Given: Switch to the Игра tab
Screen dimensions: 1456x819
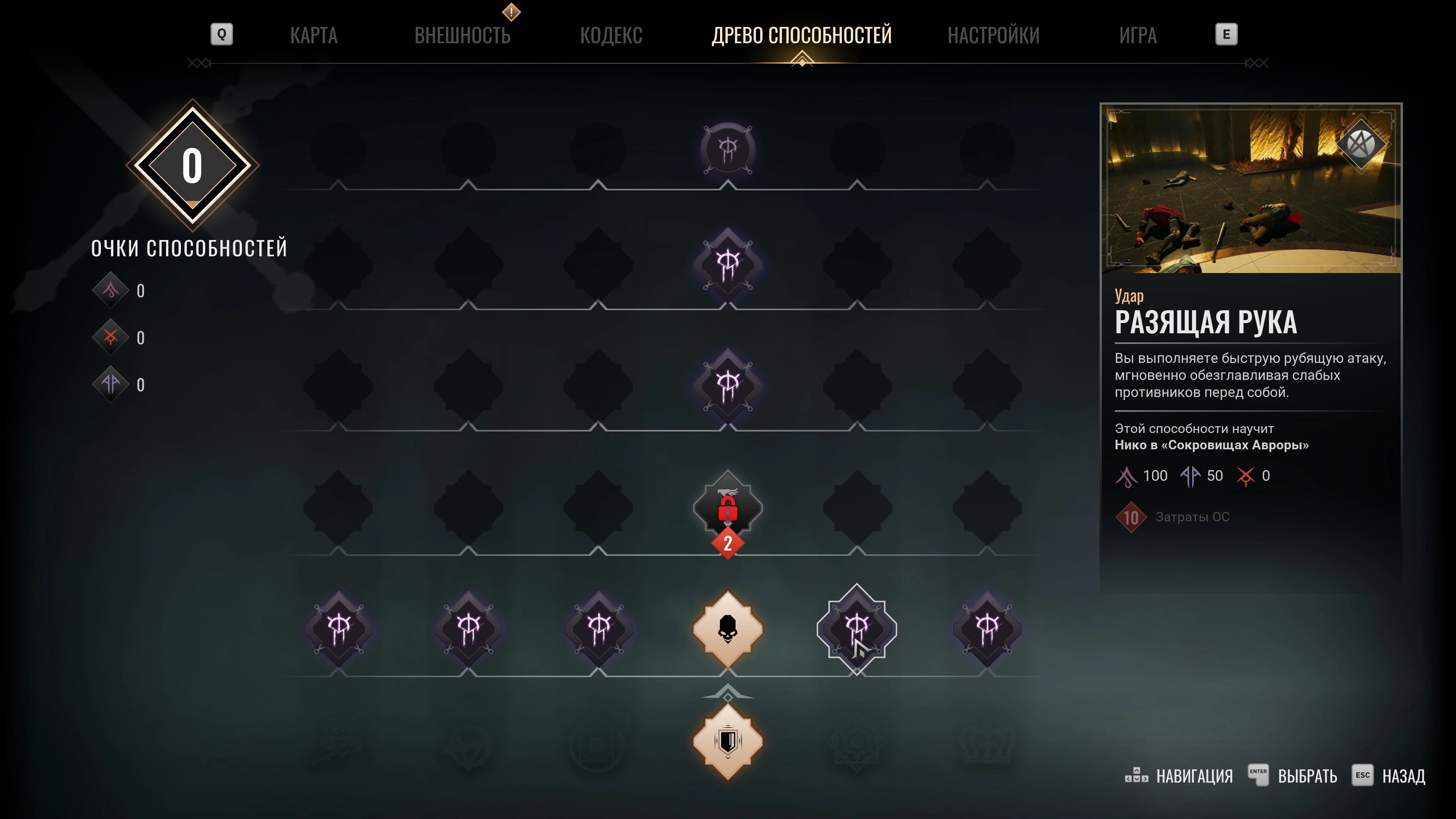Looking at the screenshot, I should 1138,36.
